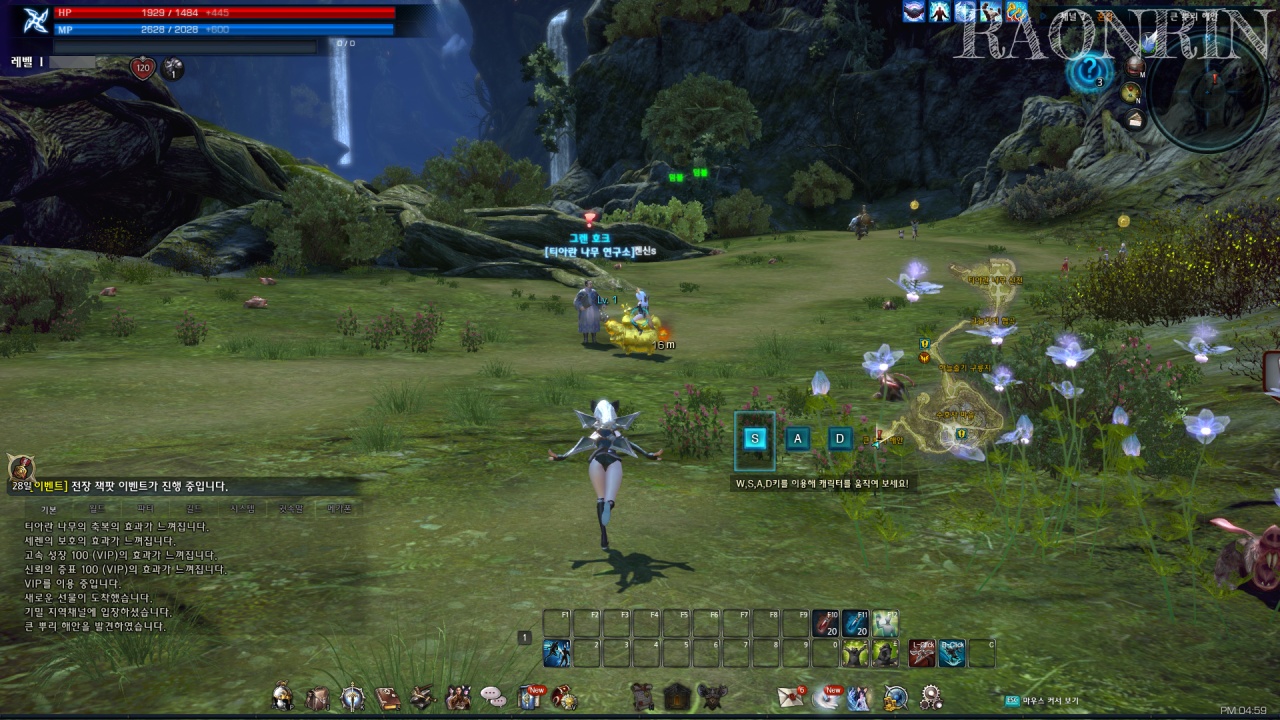Select the R-Click skill icon
The width and height of the screenshot is (1280, 720).
951,654
